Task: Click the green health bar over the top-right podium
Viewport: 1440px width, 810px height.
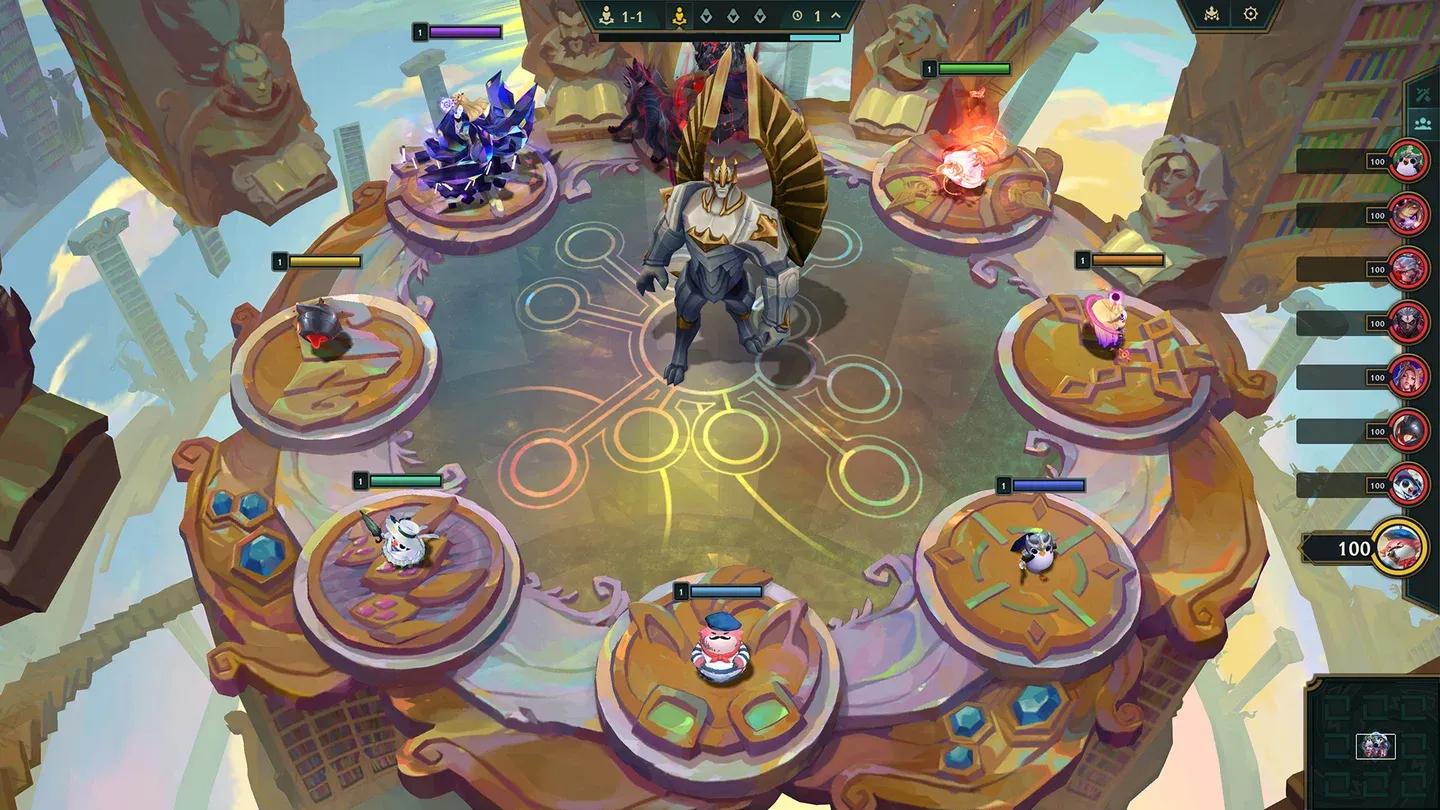Action: click(x=975, y=69)
